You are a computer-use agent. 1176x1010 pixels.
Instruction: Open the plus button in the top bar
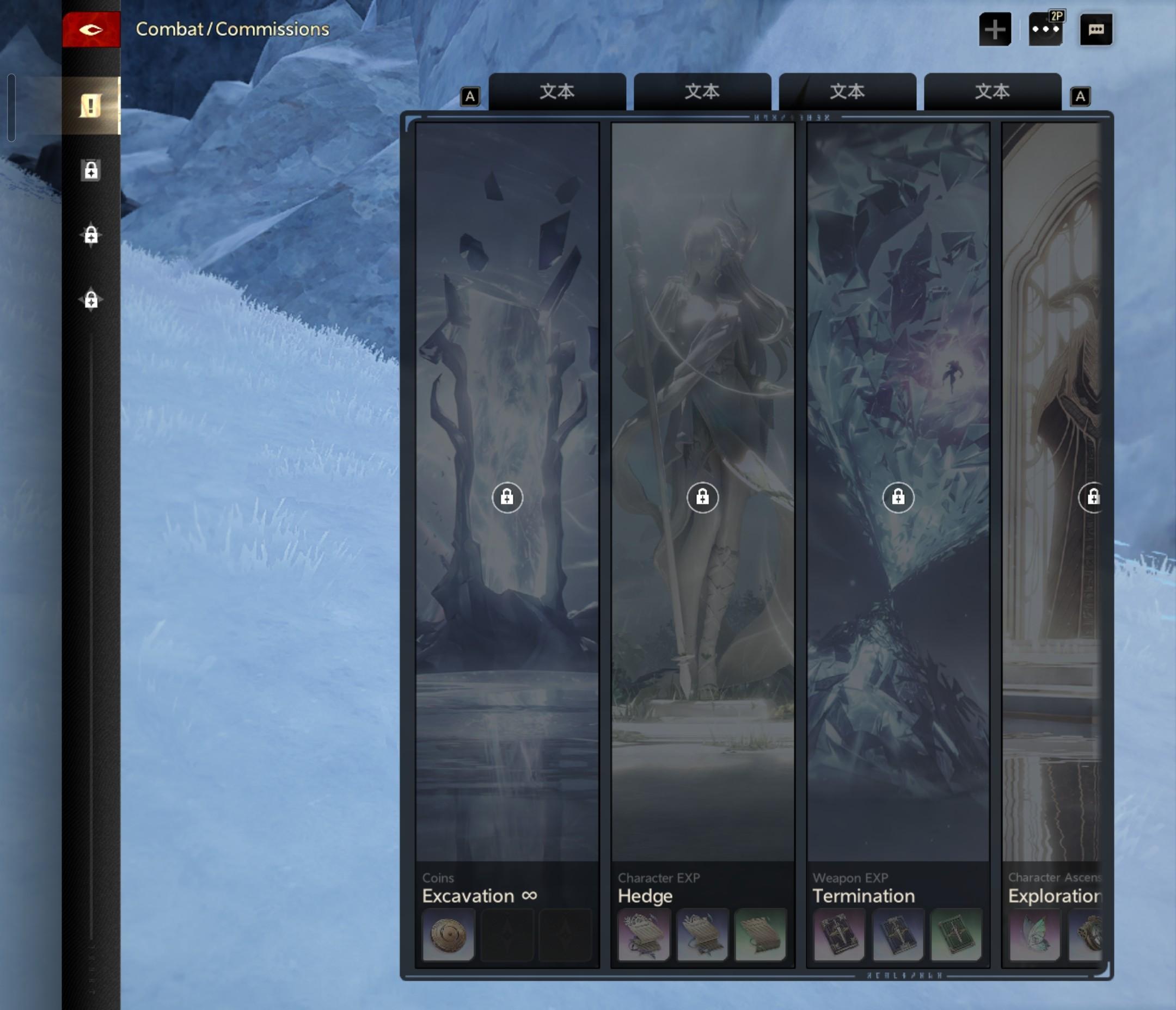[x=994, y=29]
